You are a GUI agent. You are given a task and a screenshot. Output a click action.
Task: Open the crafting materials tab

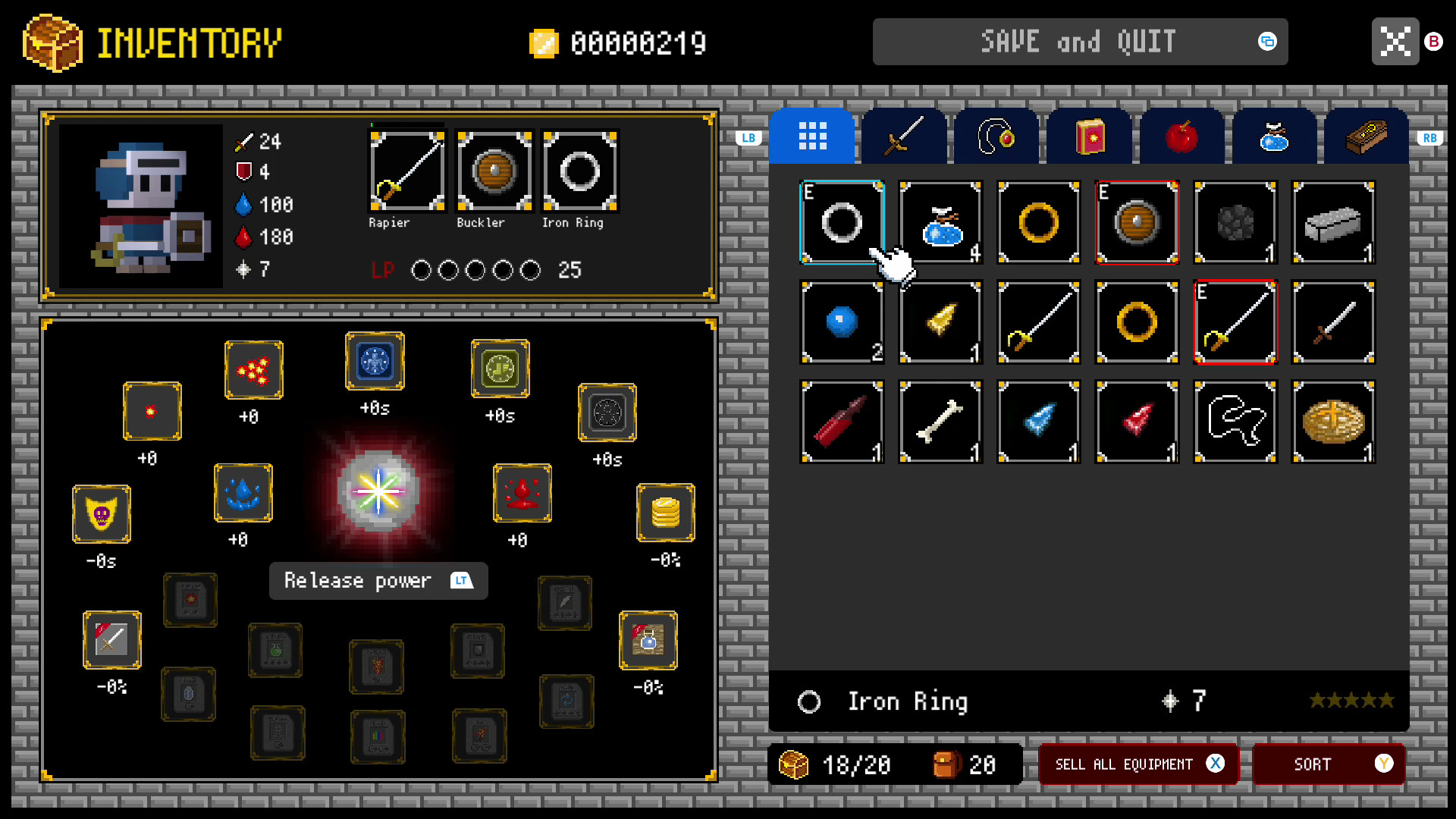point(1366,136)
